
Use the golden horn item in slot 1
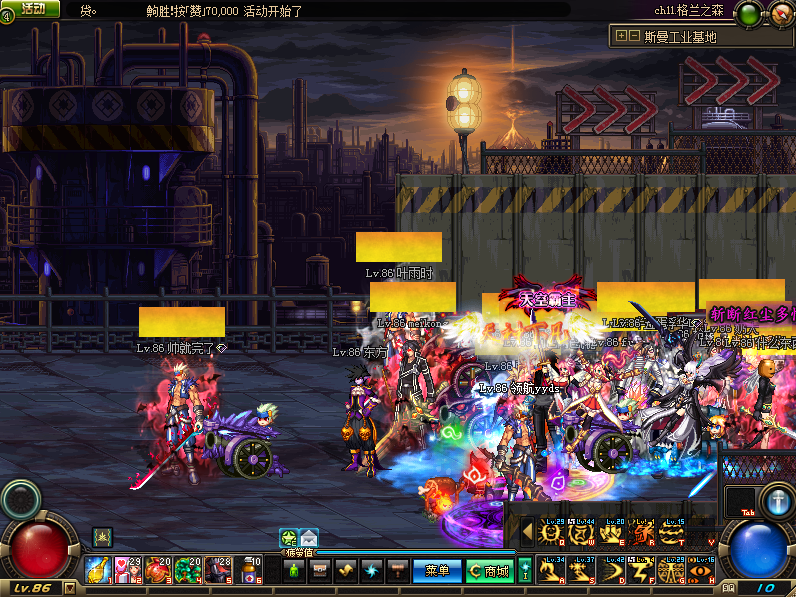[98, 570]
